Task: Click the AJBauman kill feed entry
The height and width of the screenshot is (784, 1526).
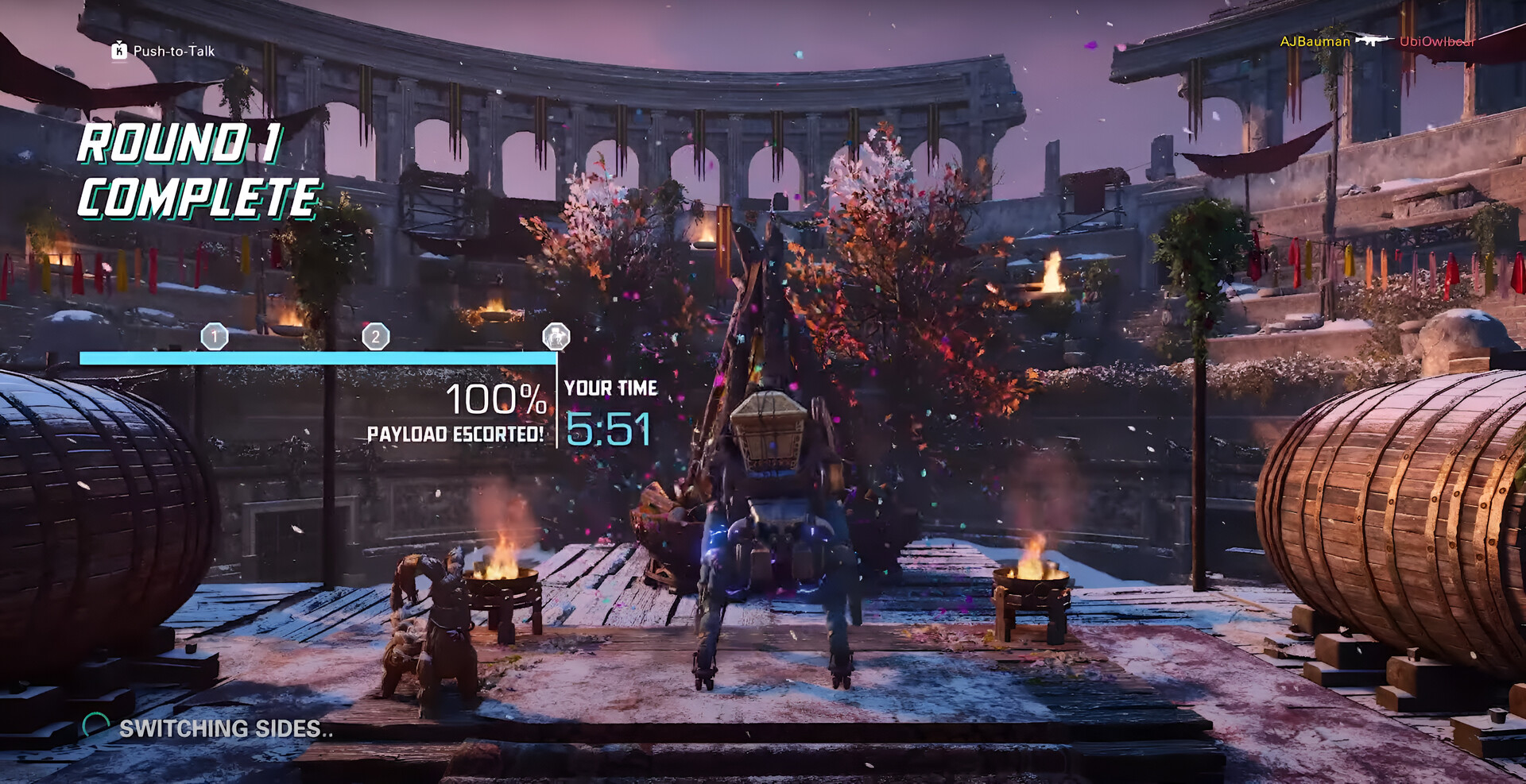Action: 1315,41
